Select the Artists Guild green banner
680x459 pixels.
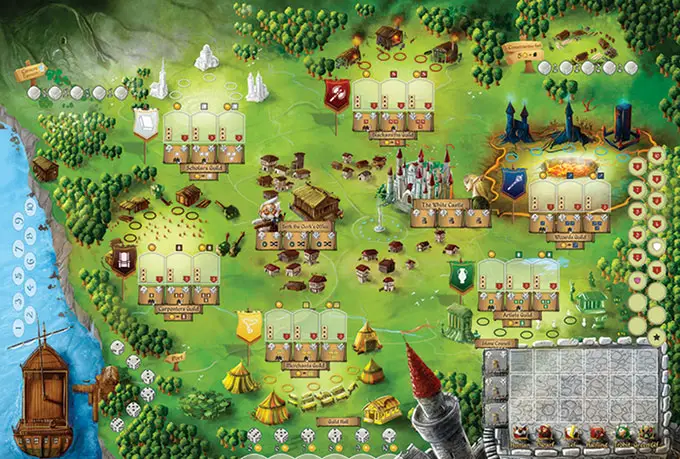(x=461, y=277)
